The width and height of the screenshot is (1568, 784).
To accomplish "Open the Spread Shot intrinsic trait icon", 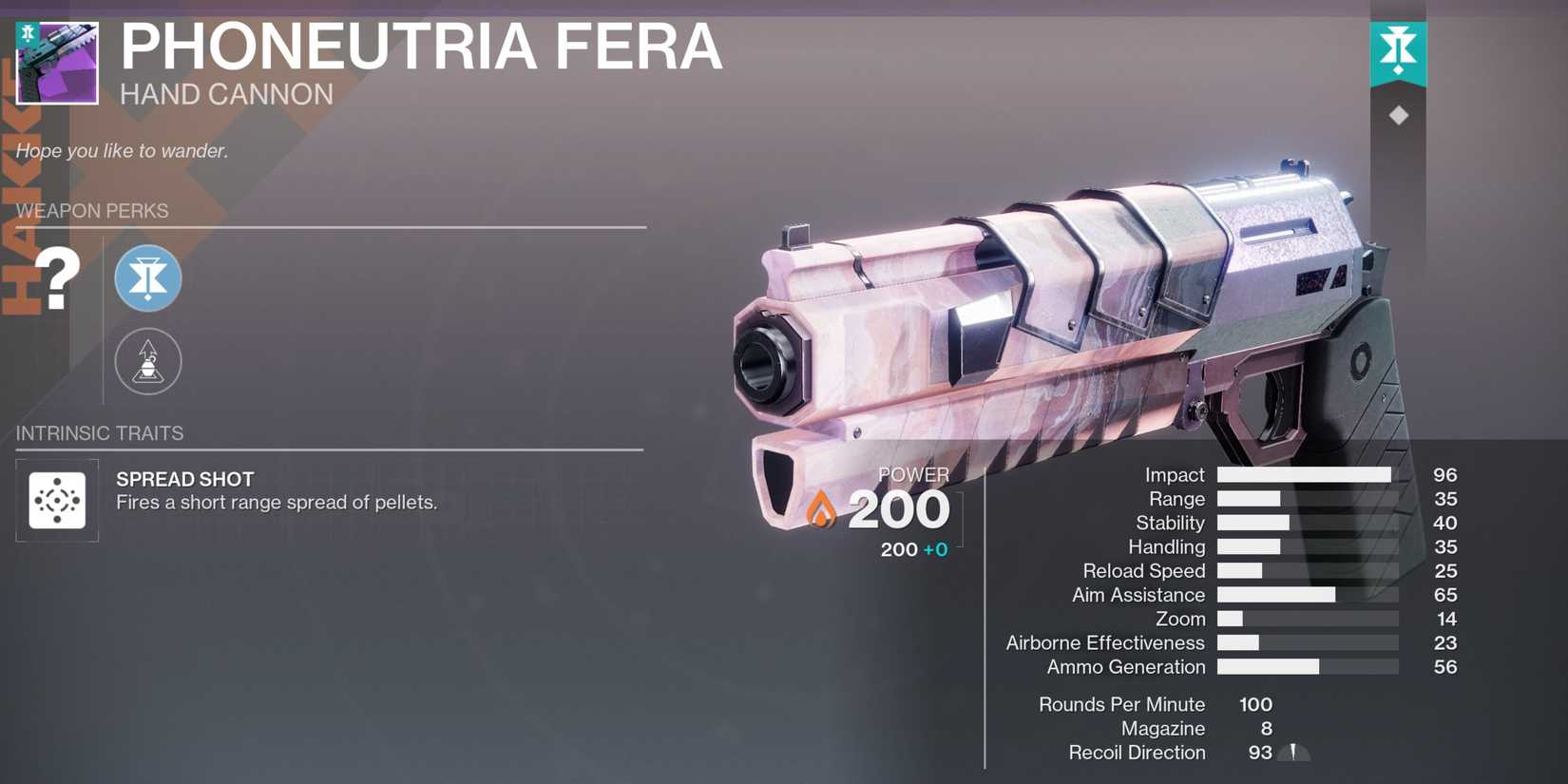I will pyautogui.click(x=57, y=500).
